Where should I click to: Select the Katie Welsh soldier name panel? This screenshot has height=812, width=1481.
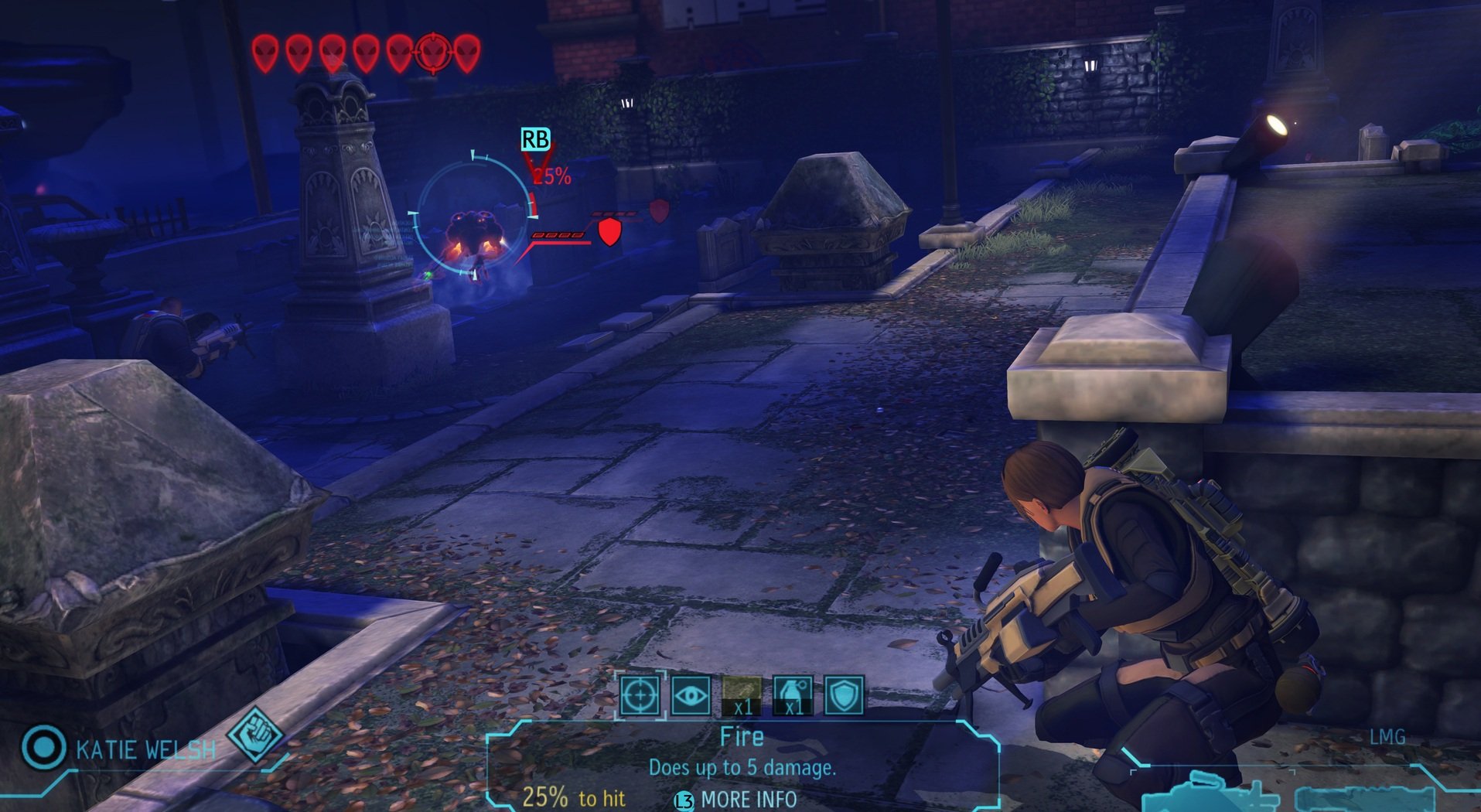click(145, 749)
